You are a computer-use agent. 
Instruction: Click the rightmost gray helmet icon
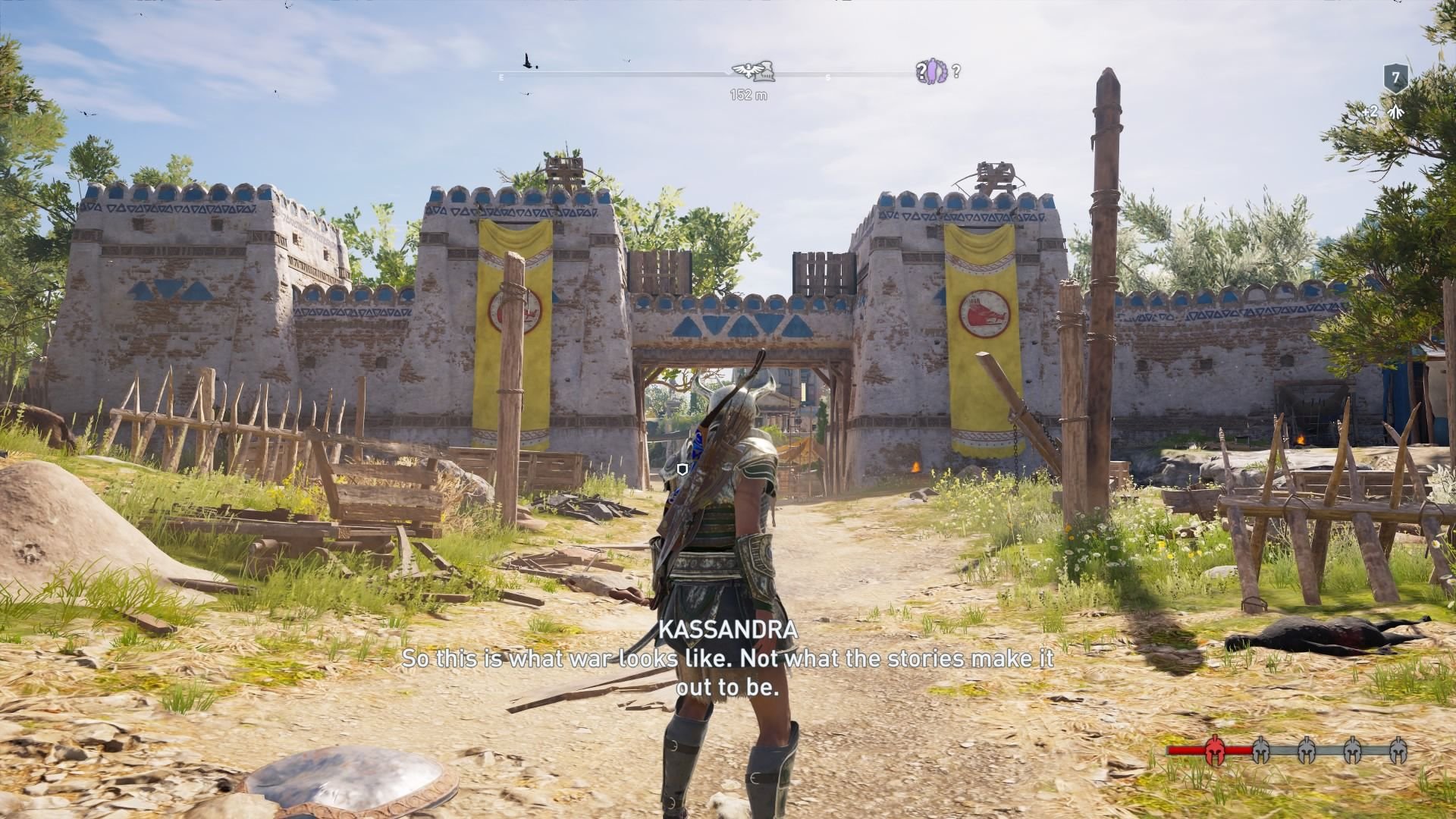click(x=1399, y=749)
